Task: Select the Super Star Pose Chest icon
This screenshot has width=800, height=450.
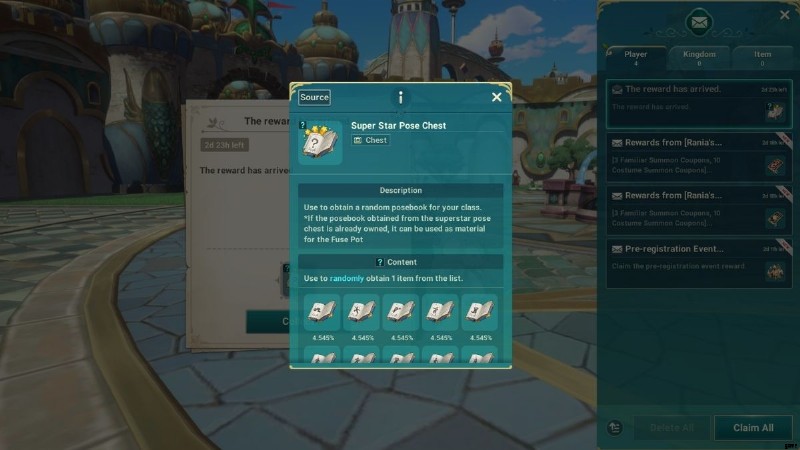Action: (x=320, y=142)
